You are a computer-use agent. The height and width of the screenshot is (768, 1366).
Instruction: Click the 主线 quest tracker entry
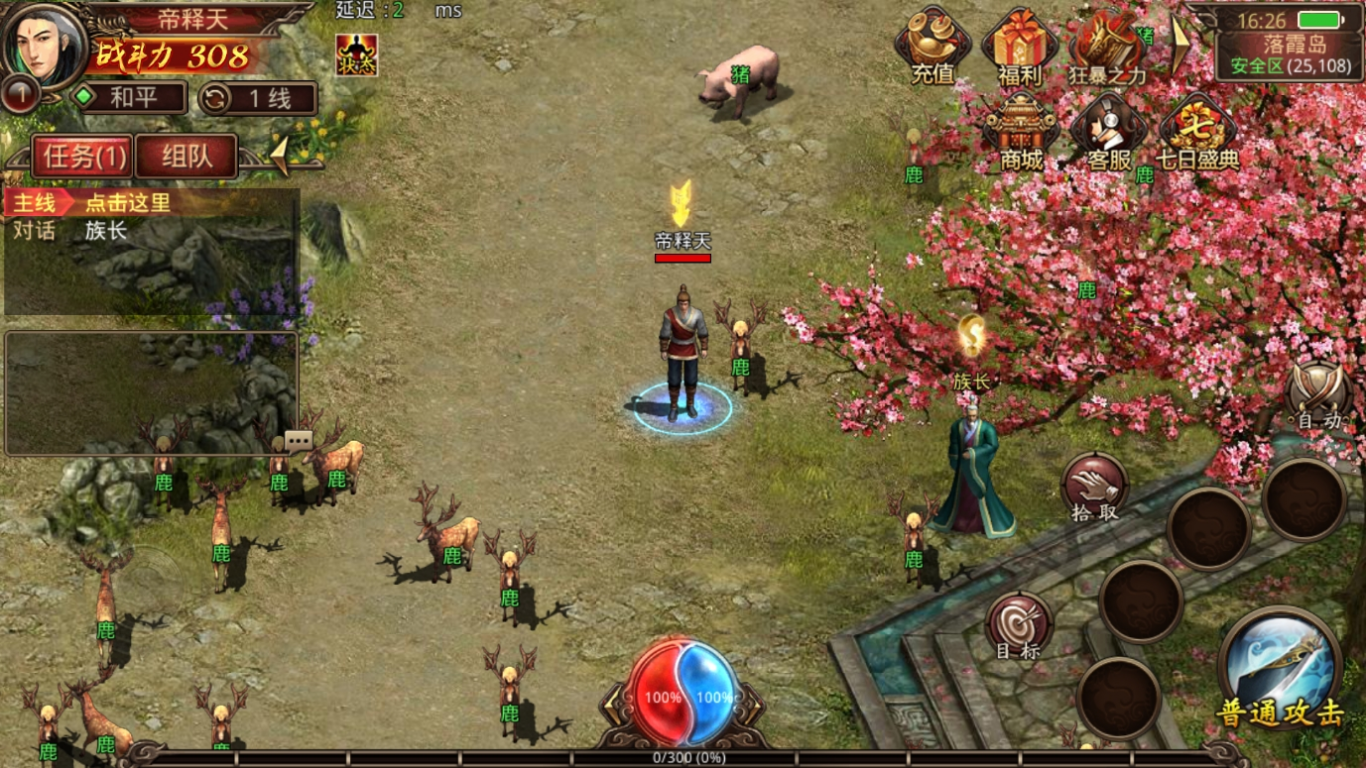click(150, 203)
